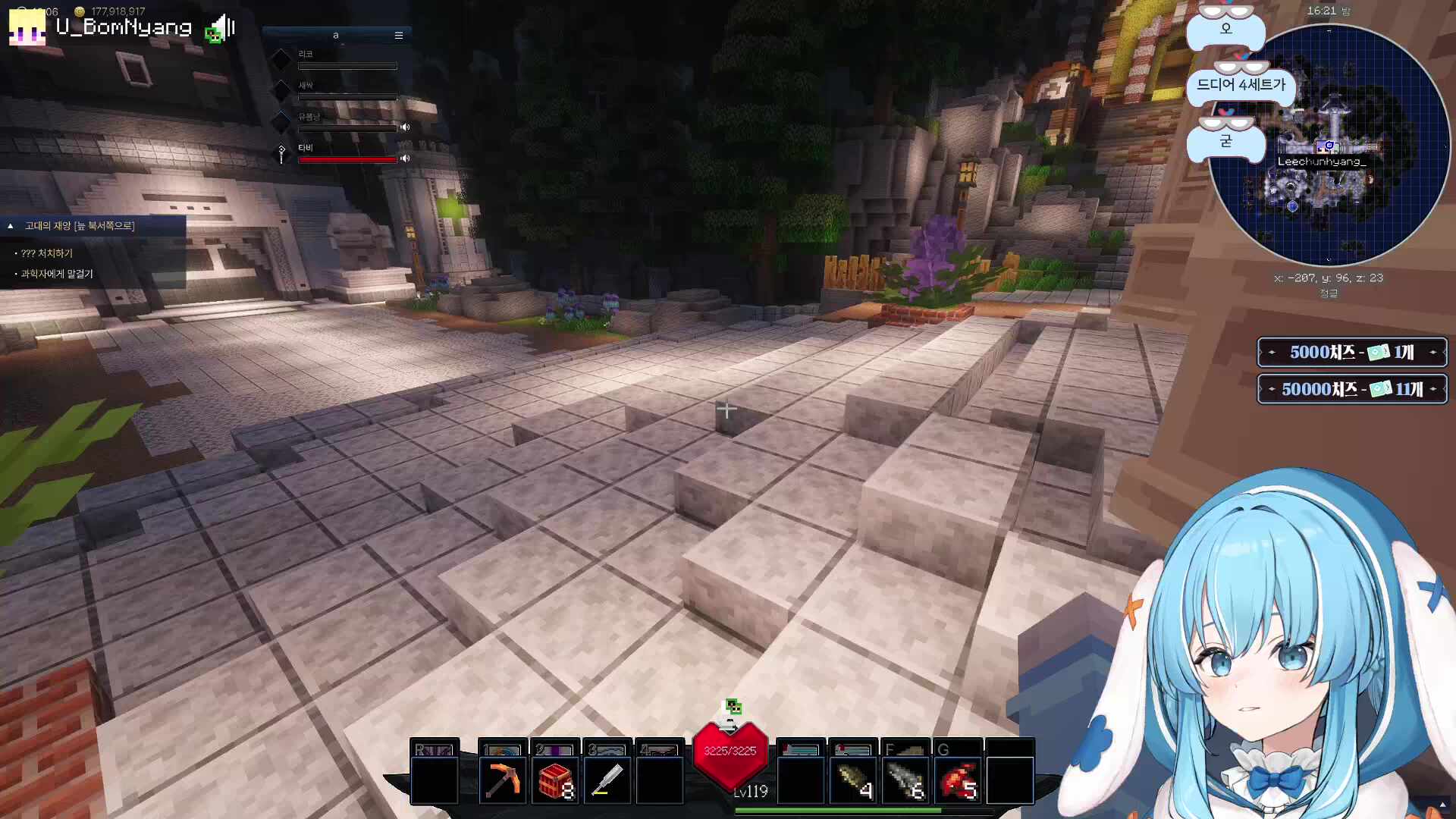This screenshot has height=819, width=1456.
Task: Select the blade item in hotbar slot 3
Action: click(x=606, y=773)
